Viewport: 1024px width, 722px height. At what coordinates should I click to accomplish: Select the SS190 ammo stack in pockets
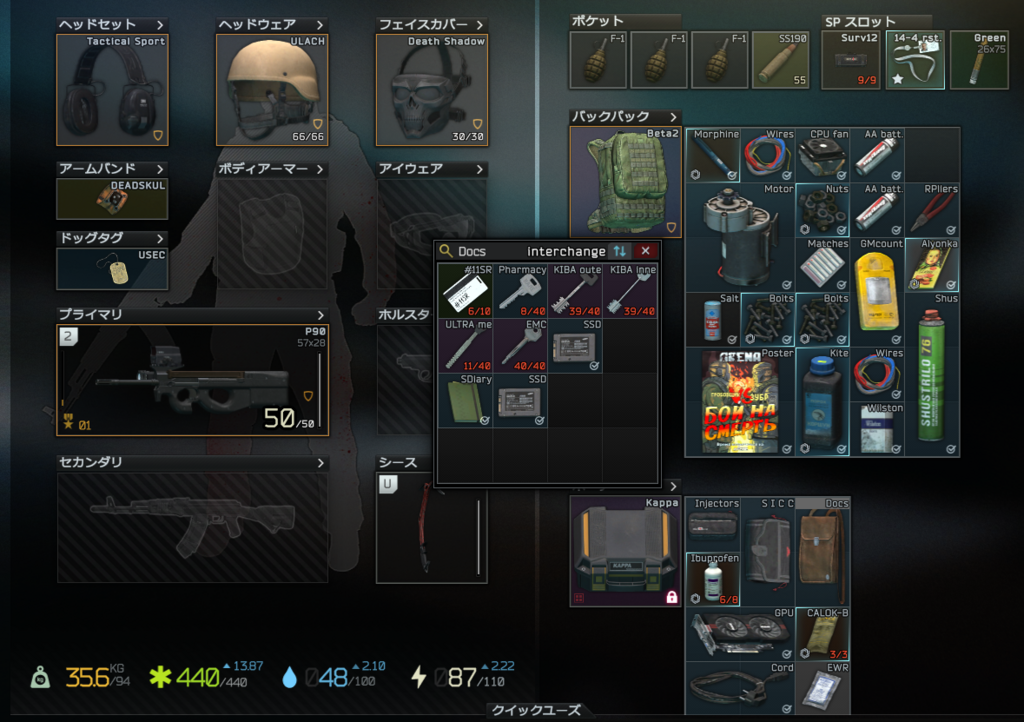pyautogui.click(x=783, y=60)
